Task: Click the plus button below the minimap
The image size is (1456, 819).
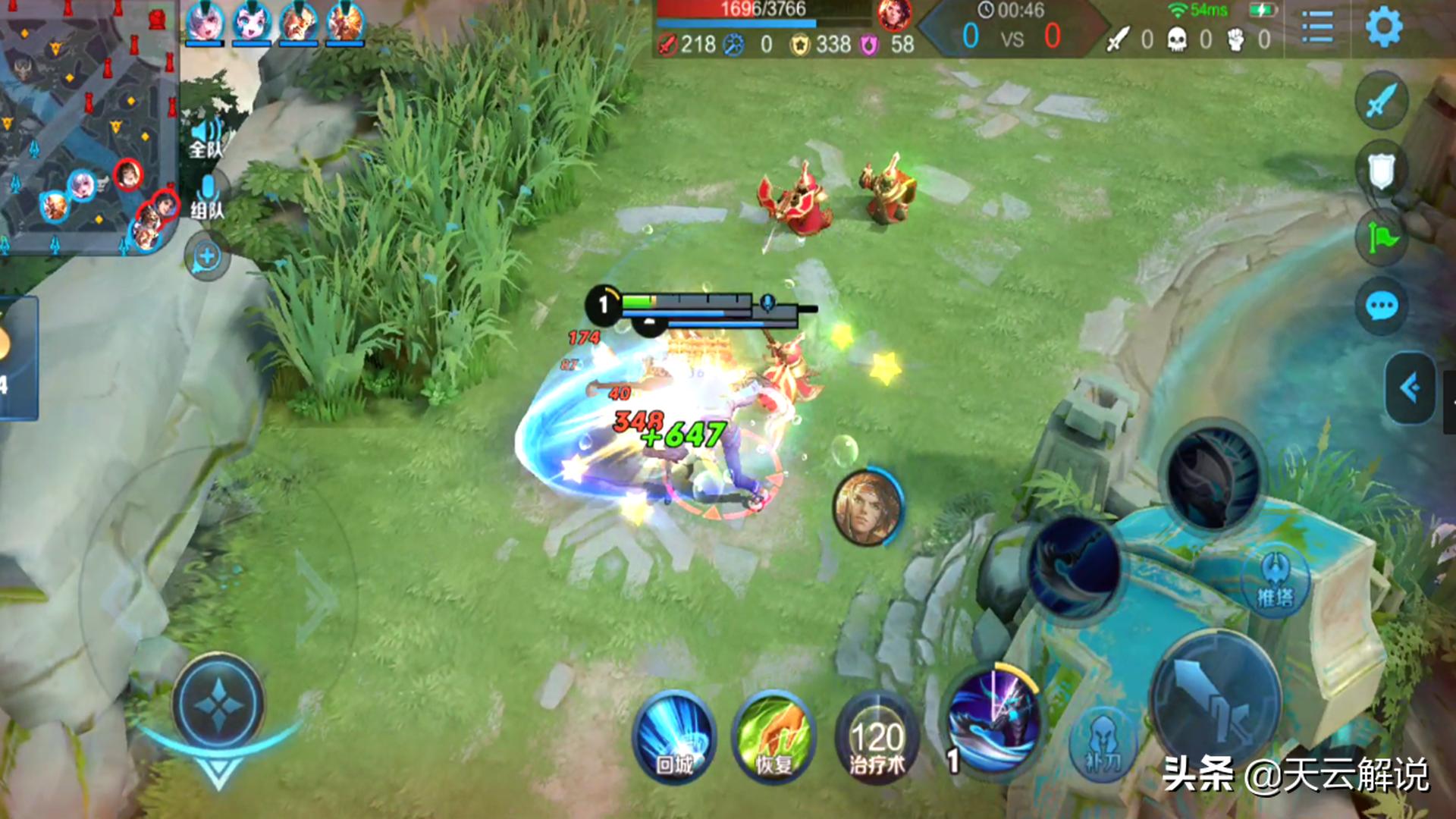Action: coord(206,257)
